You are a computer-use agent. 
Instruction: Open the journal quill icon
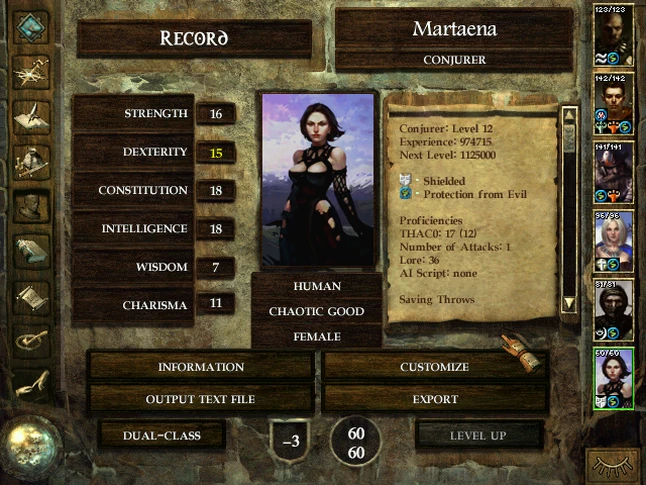[32, 115]
